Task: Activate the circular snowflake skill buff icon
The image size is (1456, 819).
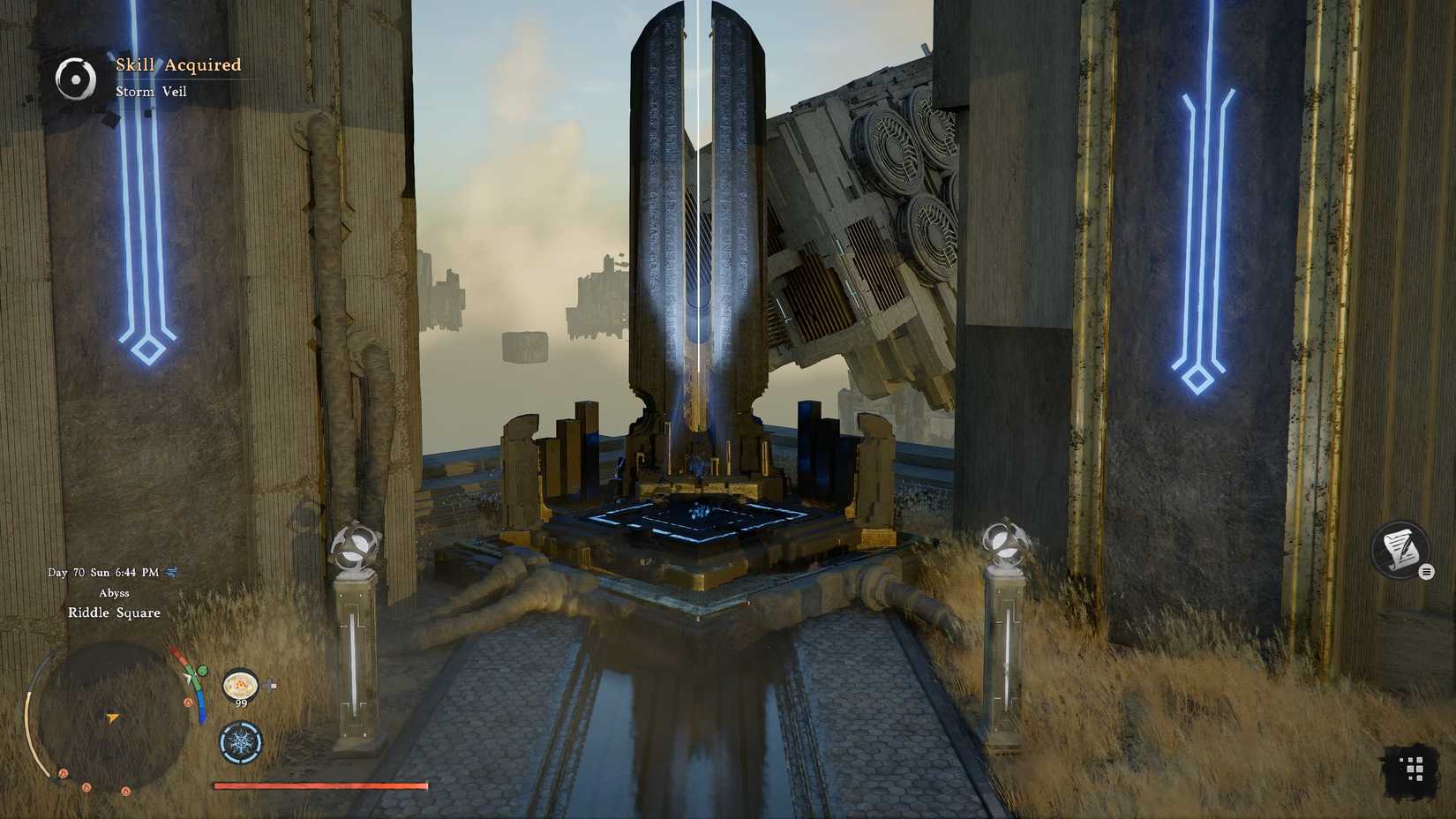Action: 240,743
